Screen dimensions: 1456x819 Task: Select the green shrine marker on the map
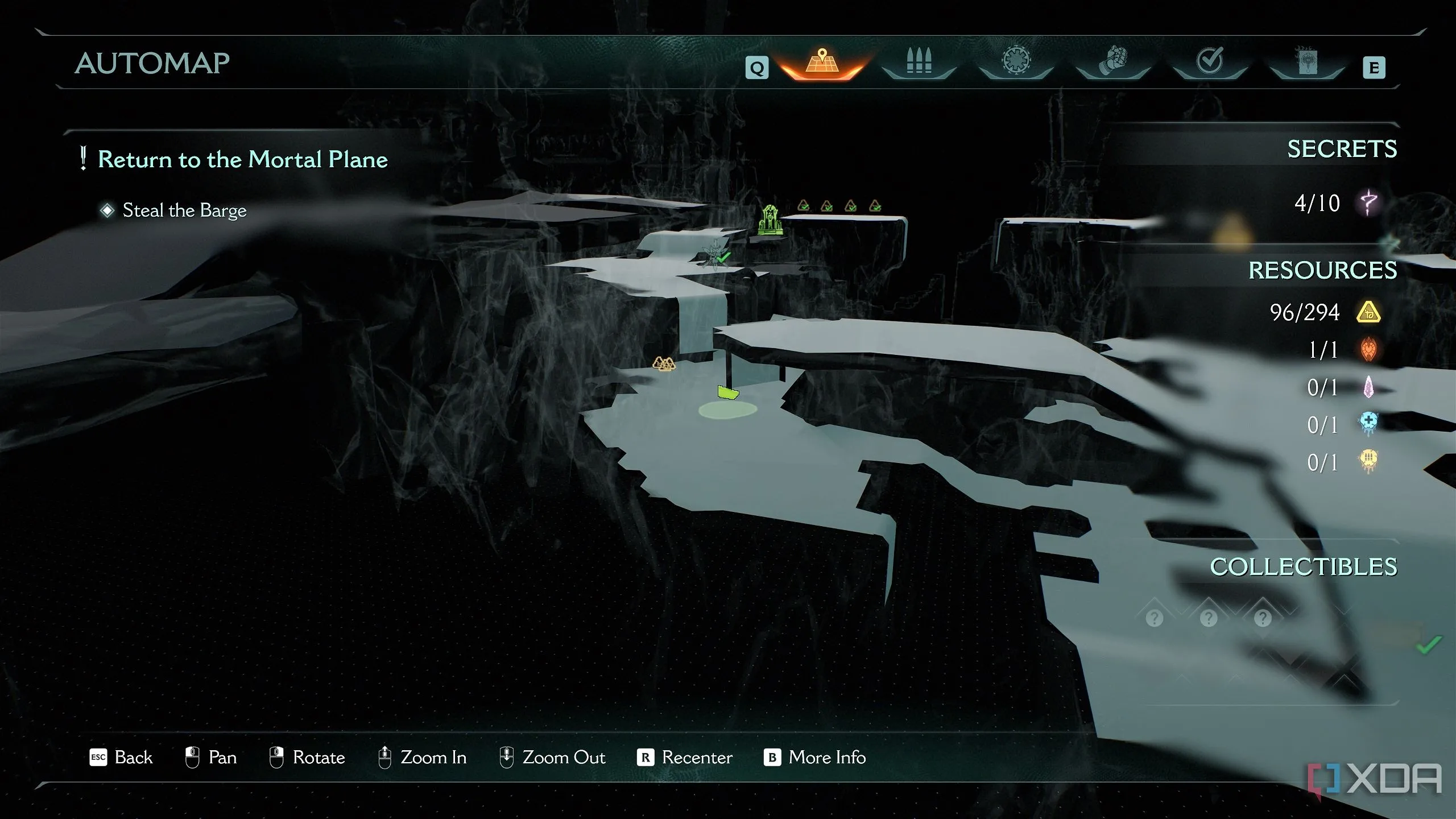click(x=770, y=220)
